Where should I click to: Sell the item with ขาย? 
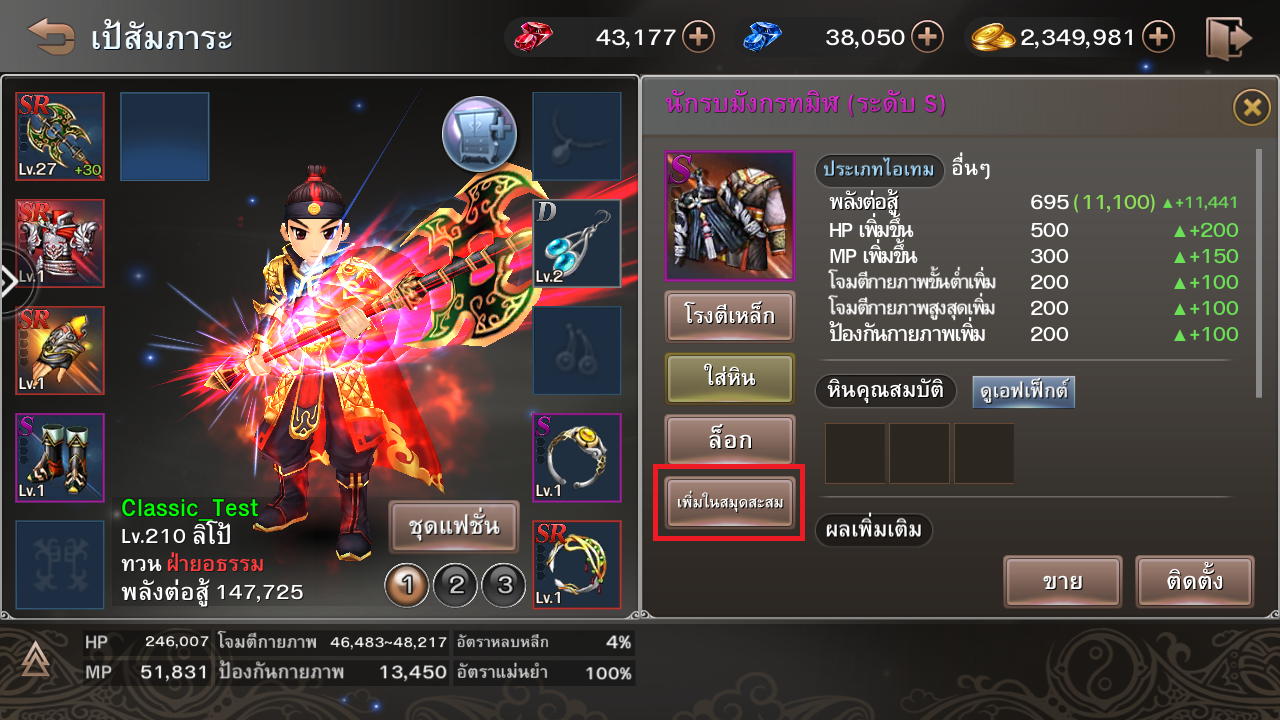tap(1063, 581)
